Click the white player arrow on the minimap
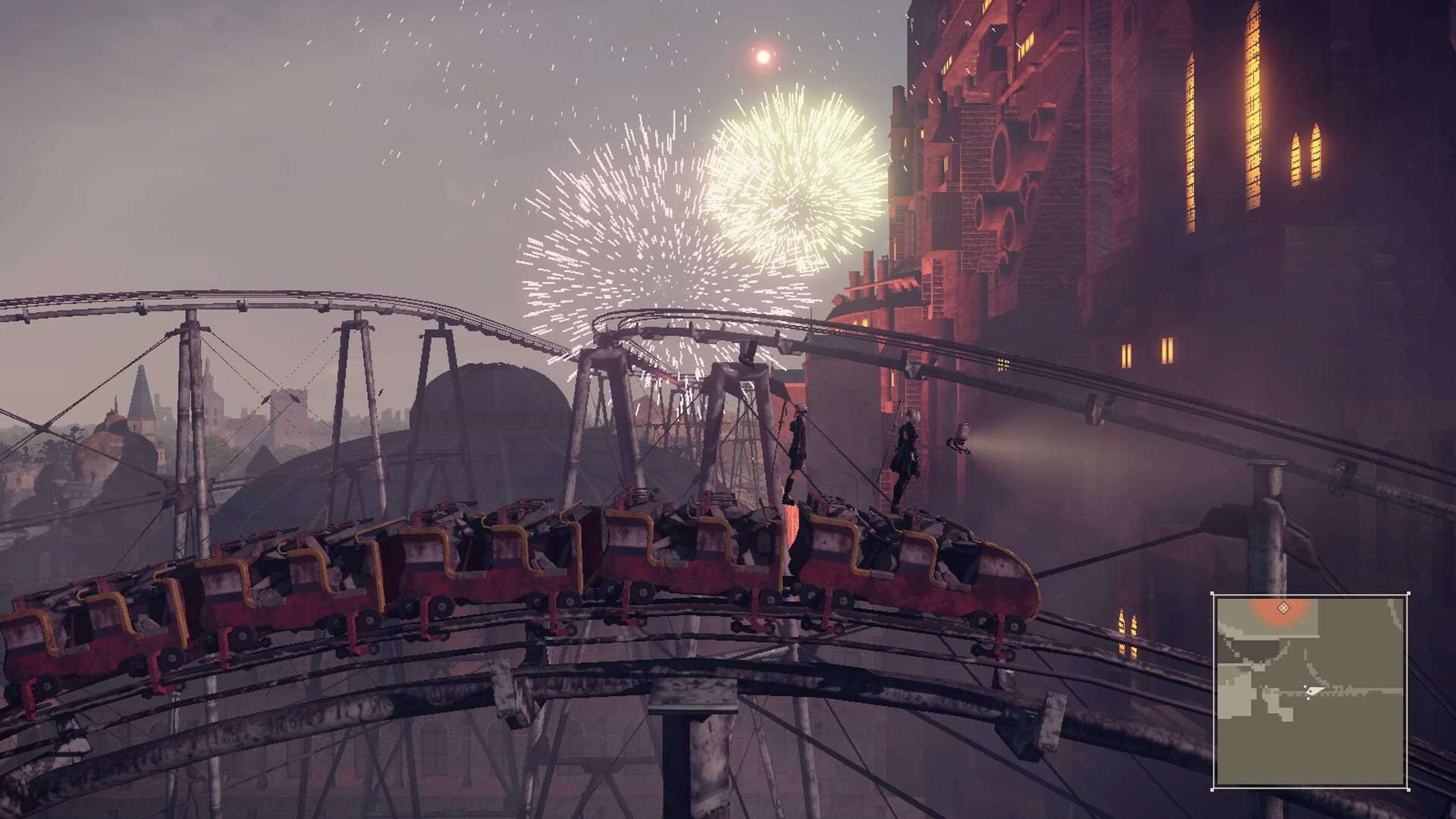This screenshot has height=819, width=1456. [x=1313, y=691]
